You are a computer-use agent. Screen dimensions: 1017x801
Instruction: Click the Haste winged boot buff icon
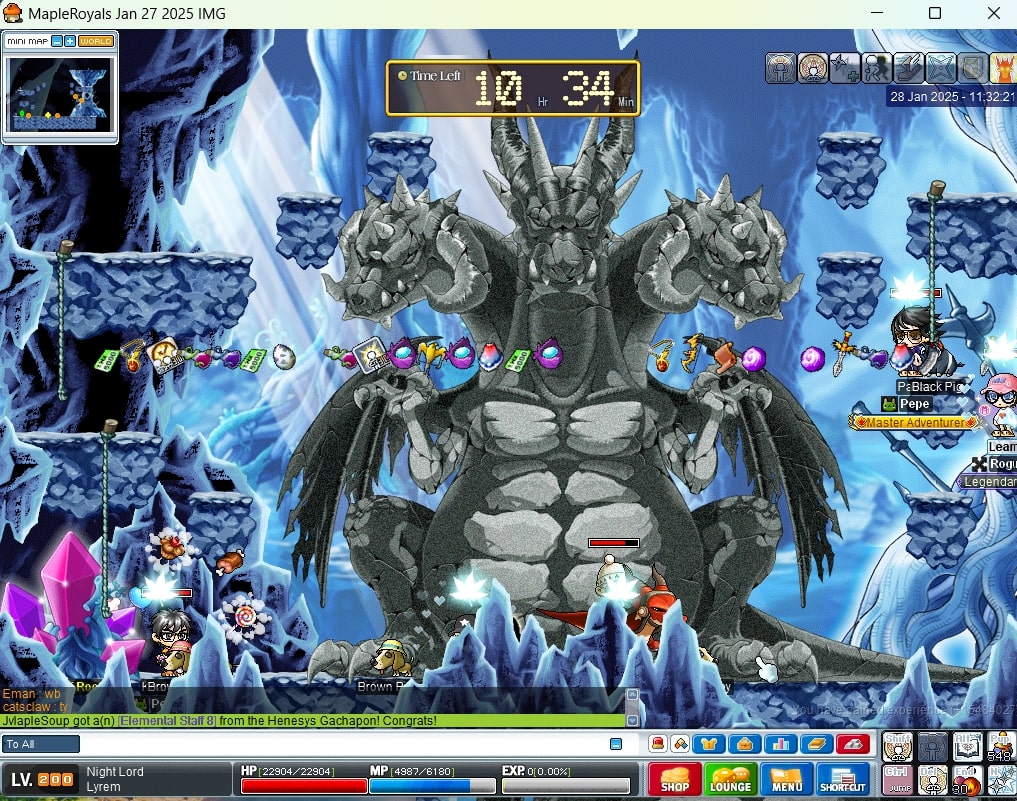(x=909, y=68)
